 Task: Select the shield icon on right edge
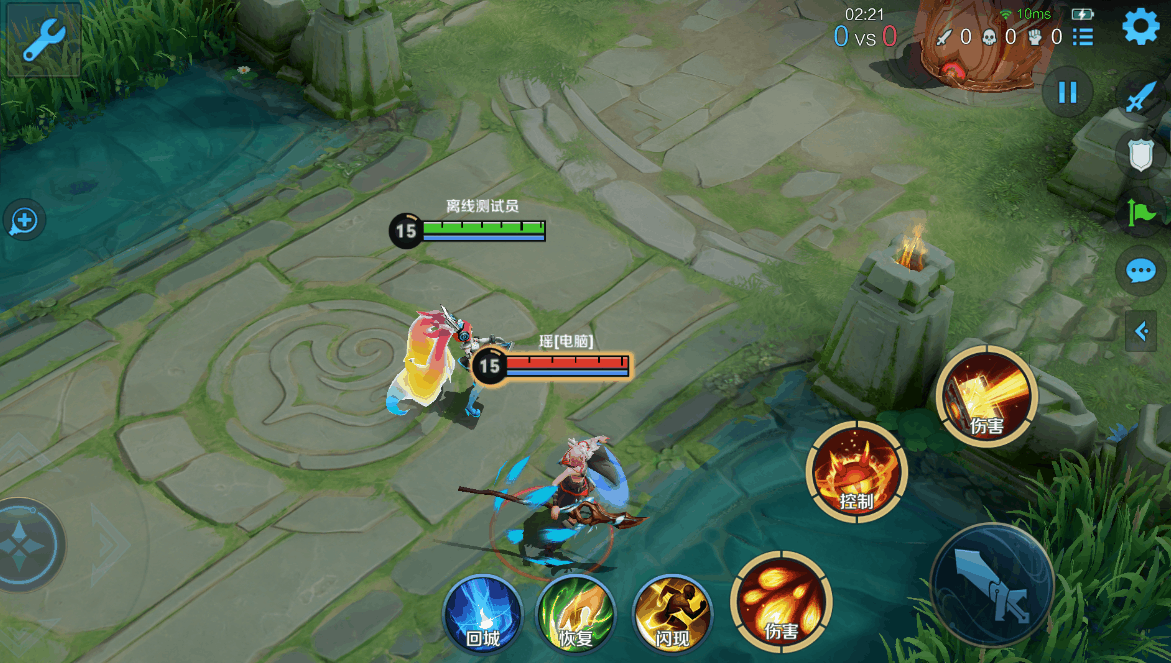1141,155
